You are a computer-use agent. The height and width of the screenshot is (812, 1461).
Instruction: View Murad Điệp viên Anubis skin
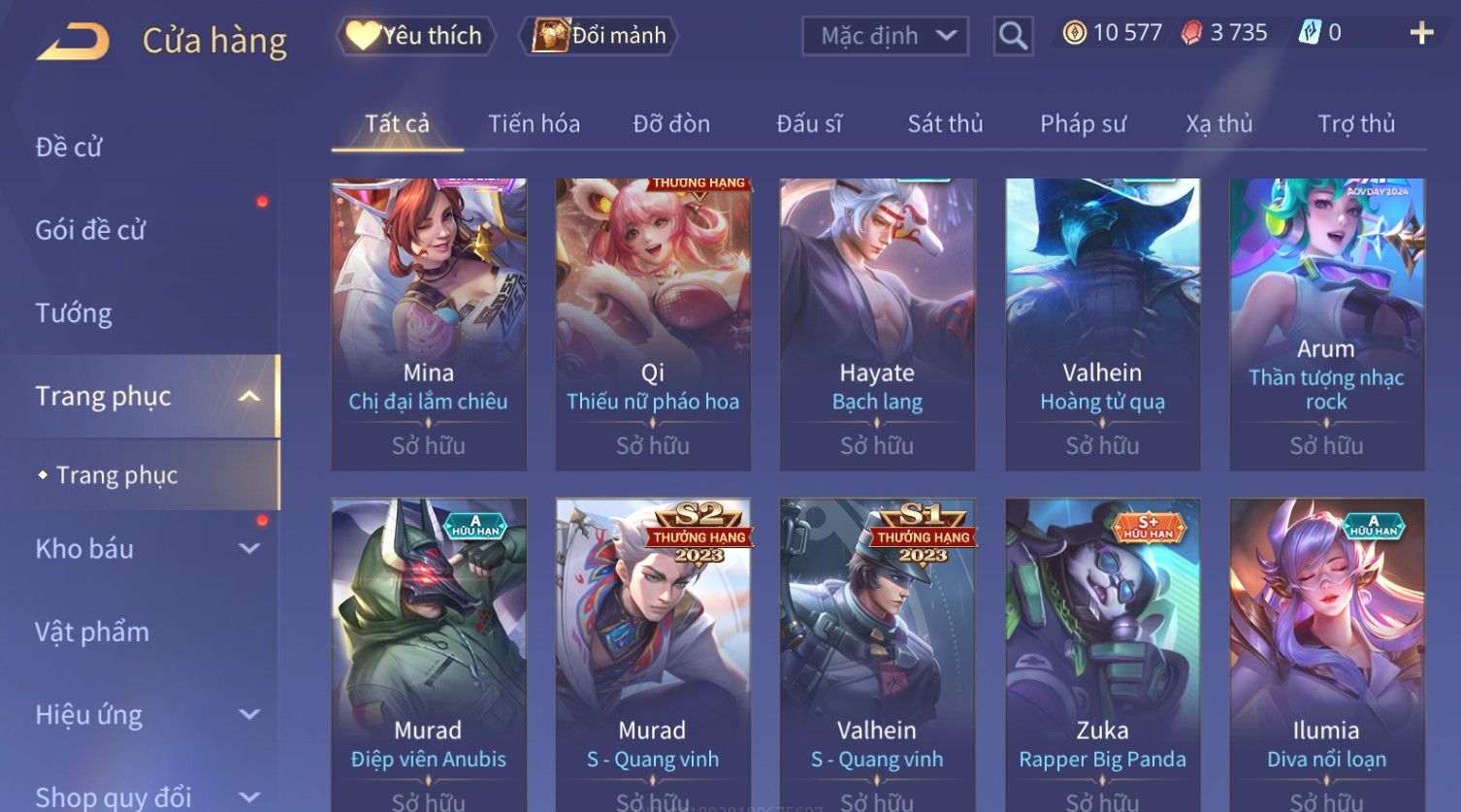point(428,650)
